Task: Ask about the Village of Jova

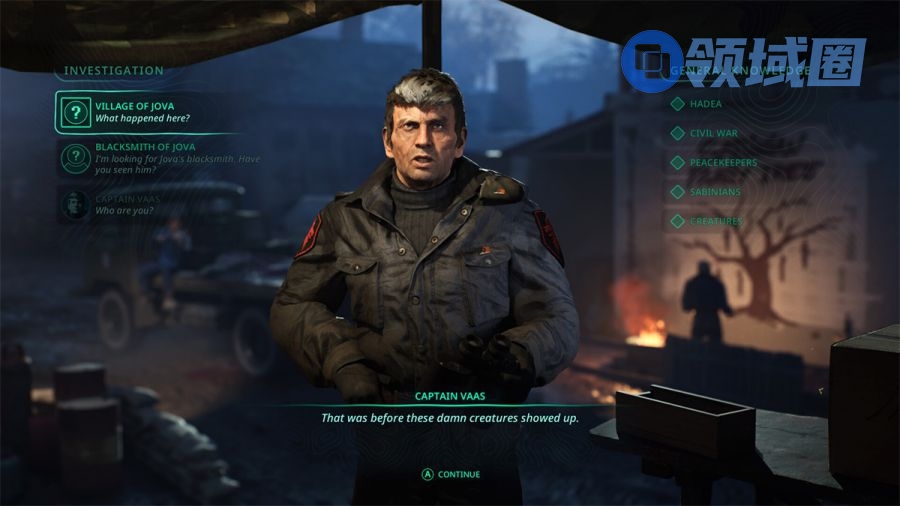Action: click(x=140, y=111)
